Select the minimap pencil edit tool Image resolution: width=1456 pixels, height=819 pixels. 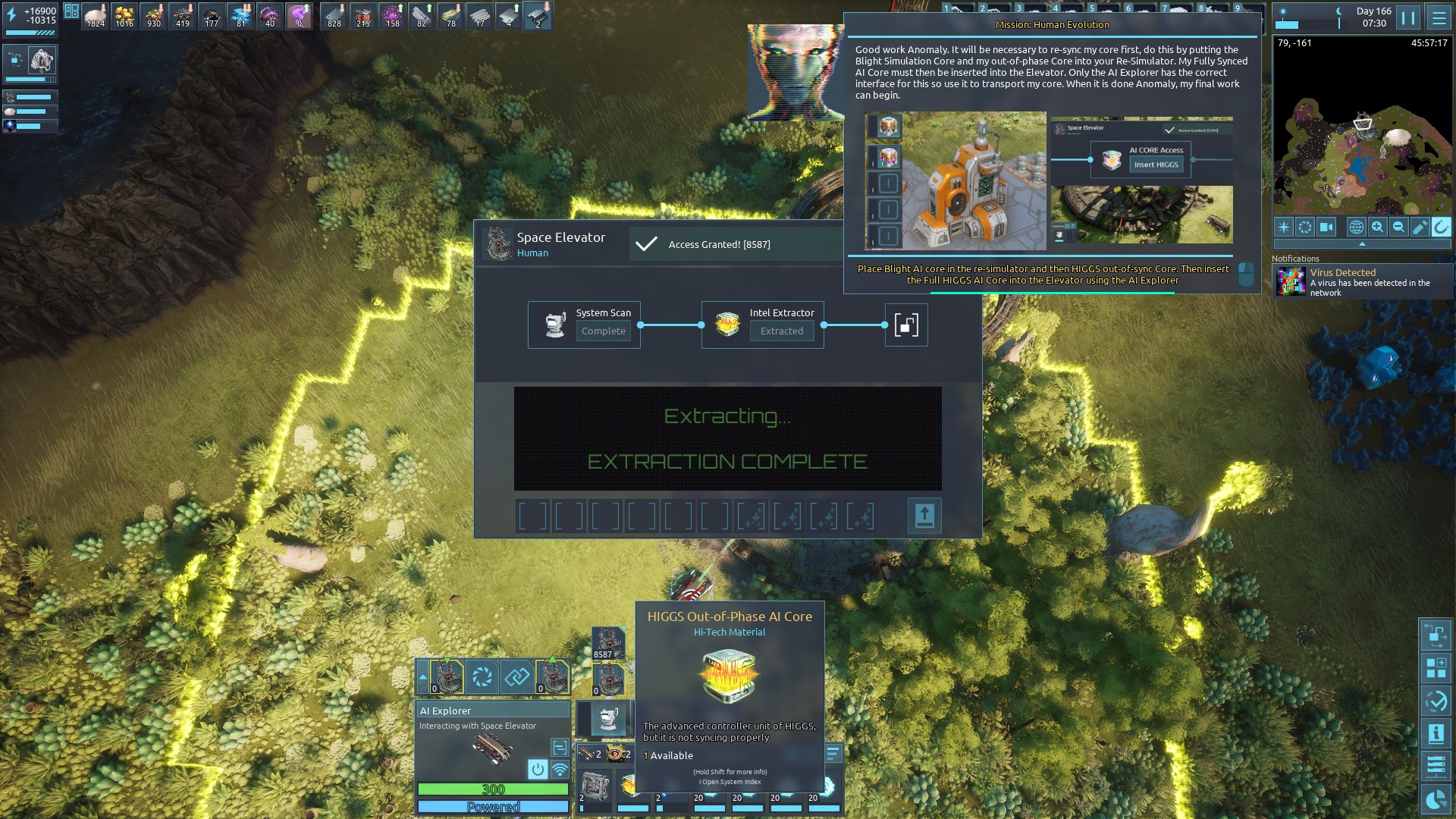1420,227
